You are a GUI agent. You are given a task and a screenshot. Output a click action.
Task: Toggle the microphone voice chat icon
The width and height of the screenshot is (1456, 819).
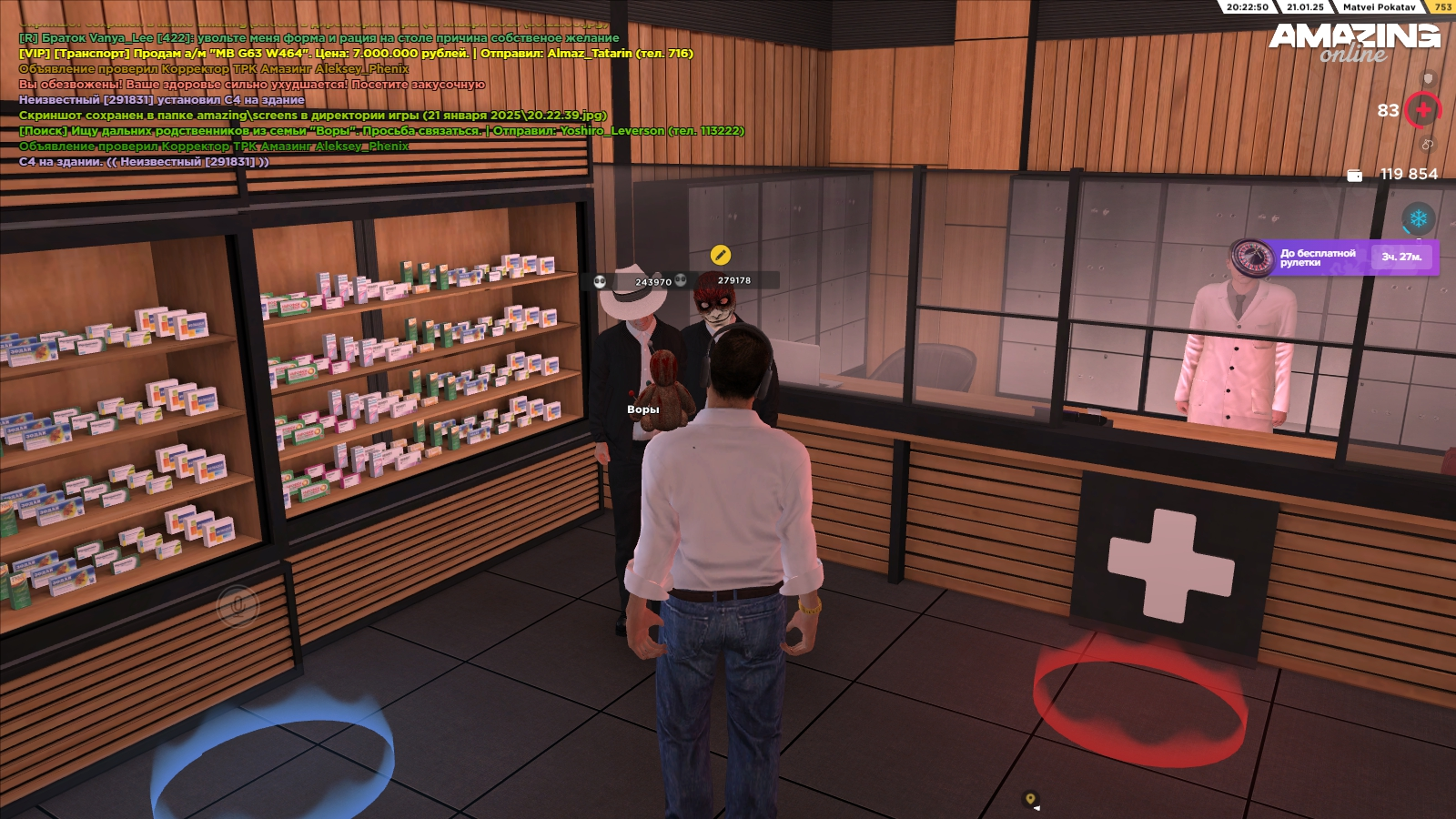238,605
